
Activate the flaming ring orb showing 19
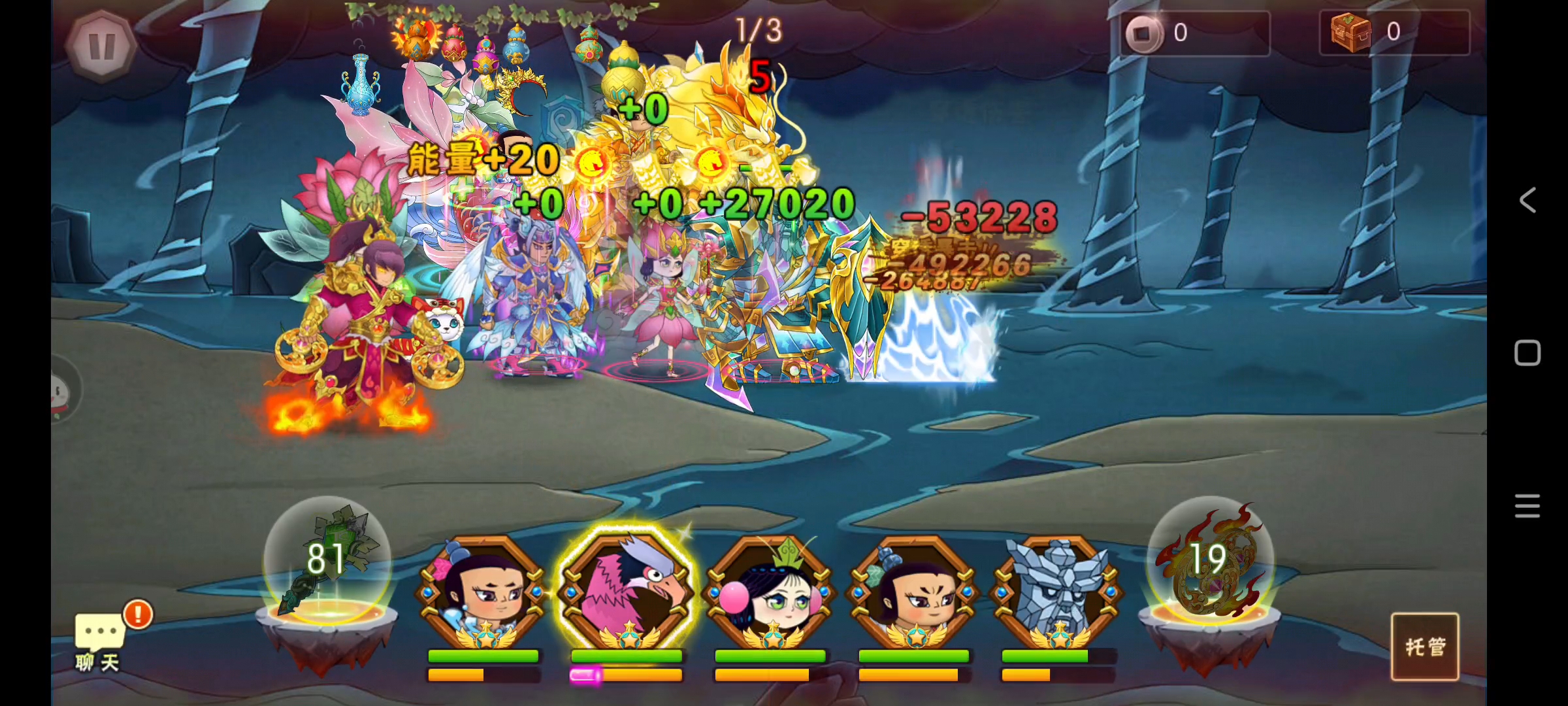click(x=1209, y=562)
